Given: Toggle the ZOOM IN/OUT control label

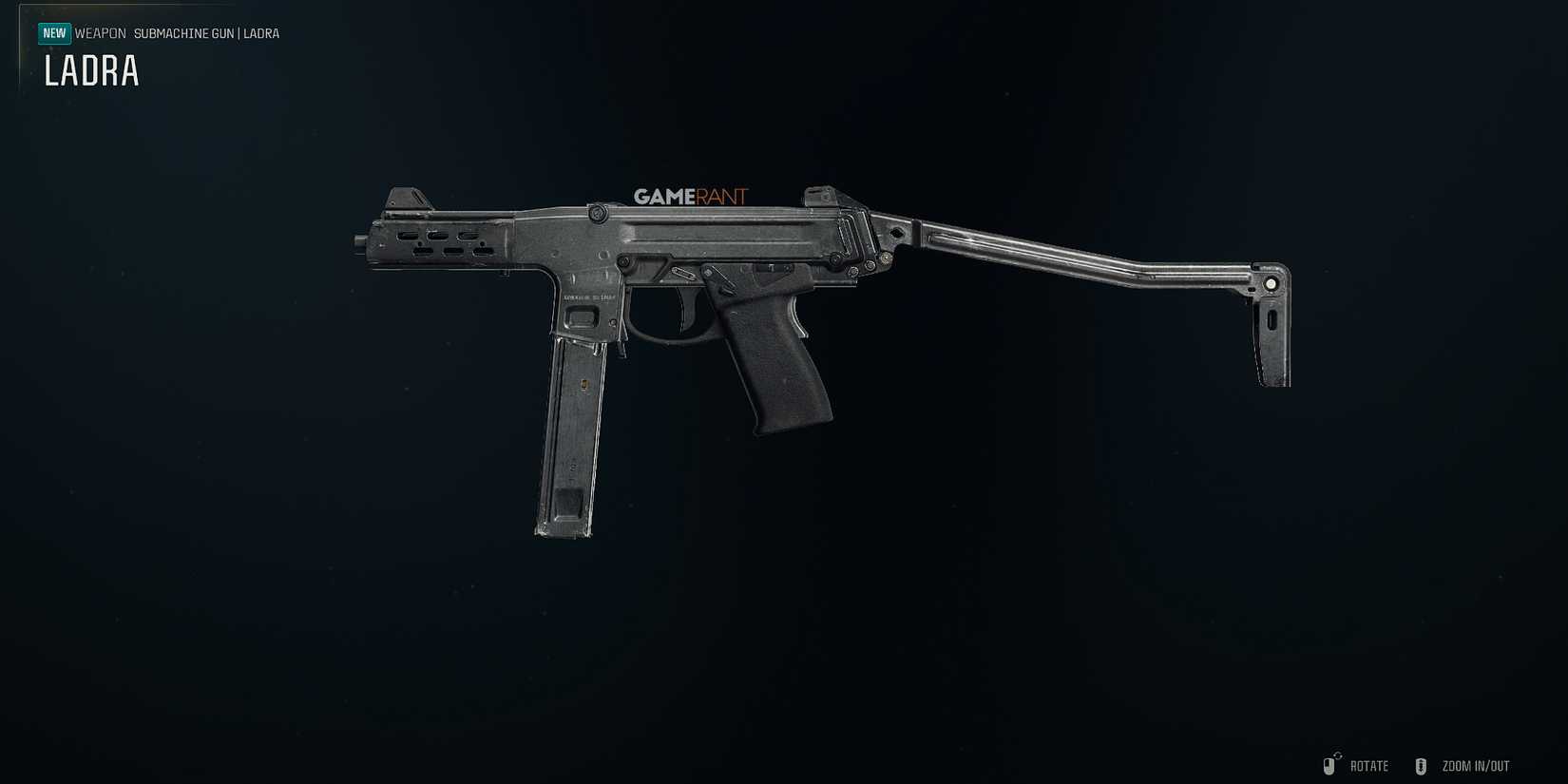Looking at the screenshot, I should [x=1476, y=765].
